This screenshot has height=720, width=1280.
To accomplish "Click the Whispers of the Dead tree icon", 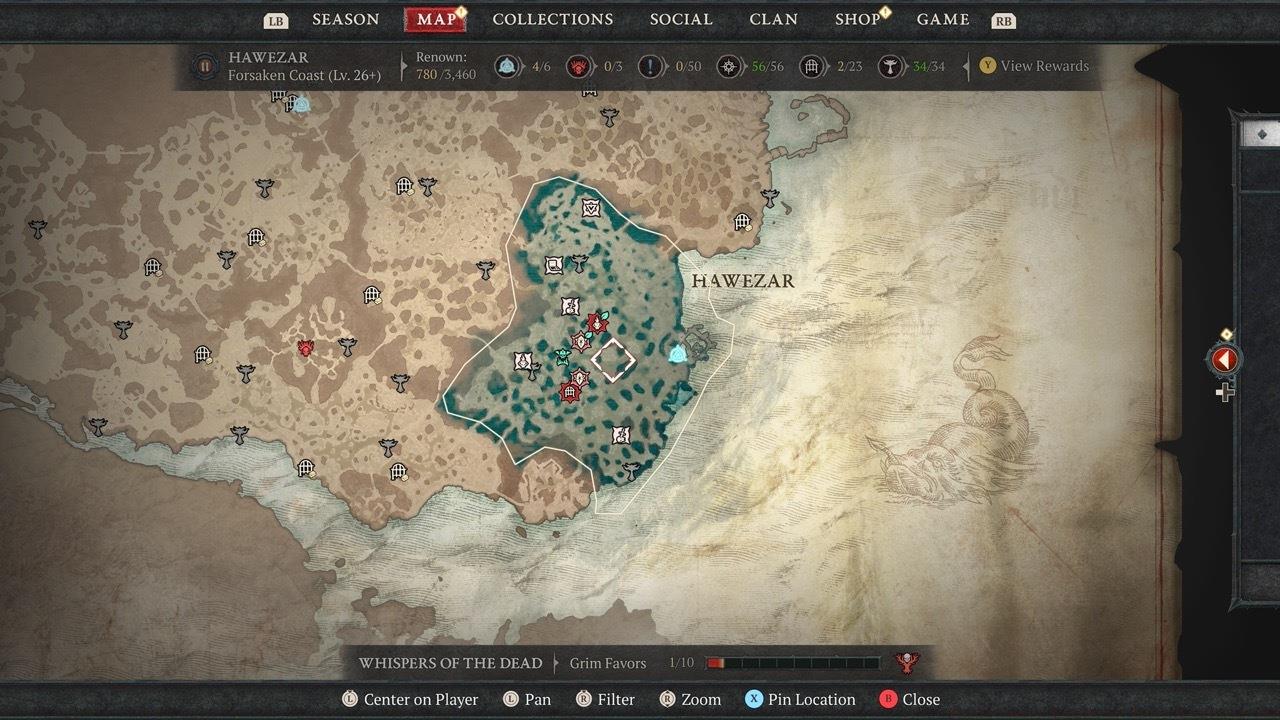I will pyautogui.click(x=908, y=662).
